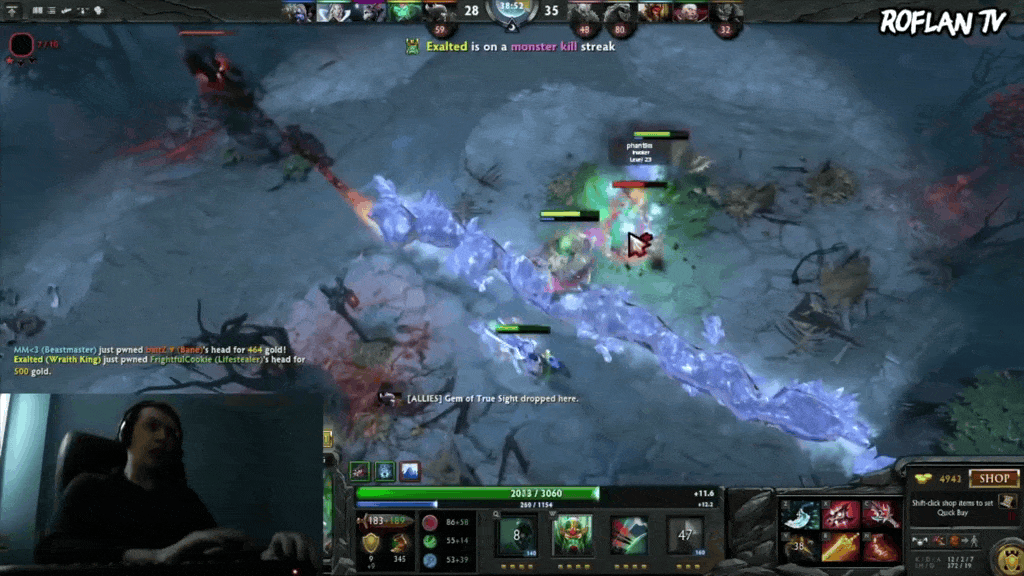Activate the item showing cooldown 38
Image resolution: width=1024 pixels, height=576 pixels.
[x=800, y=546]
